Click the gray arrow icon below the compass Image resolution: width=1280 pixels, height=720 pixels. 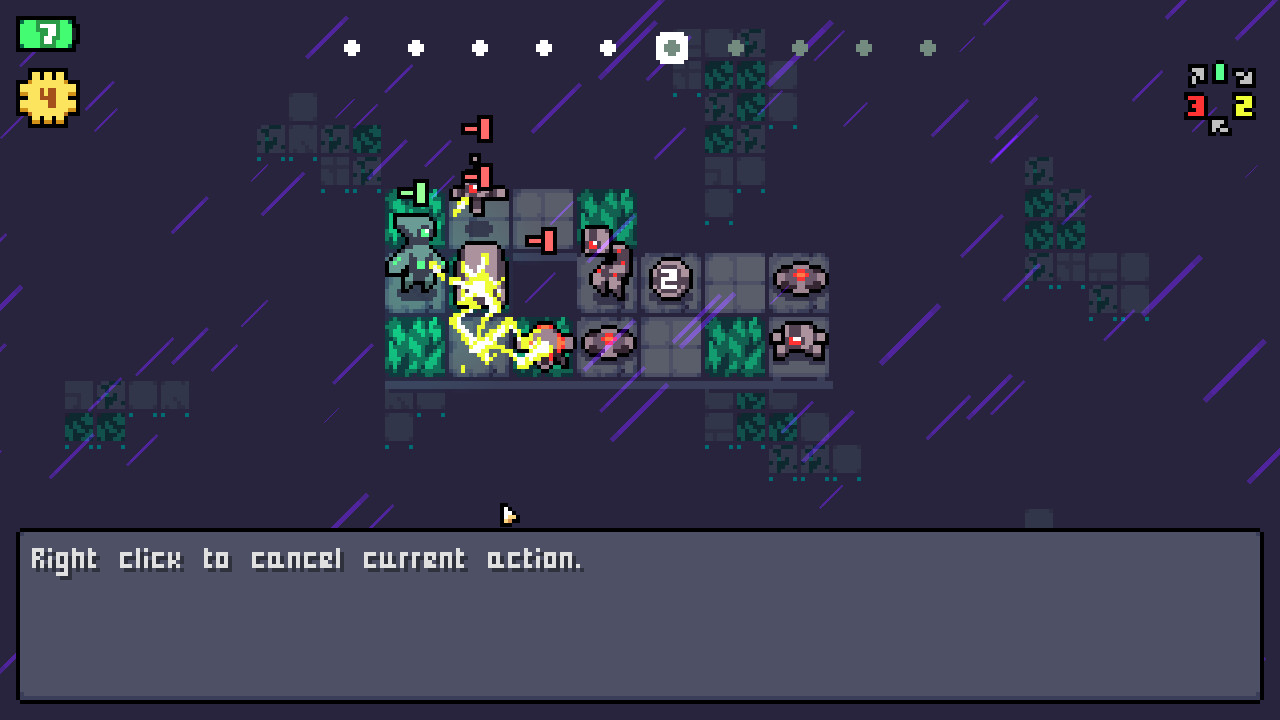(1219, 126)
